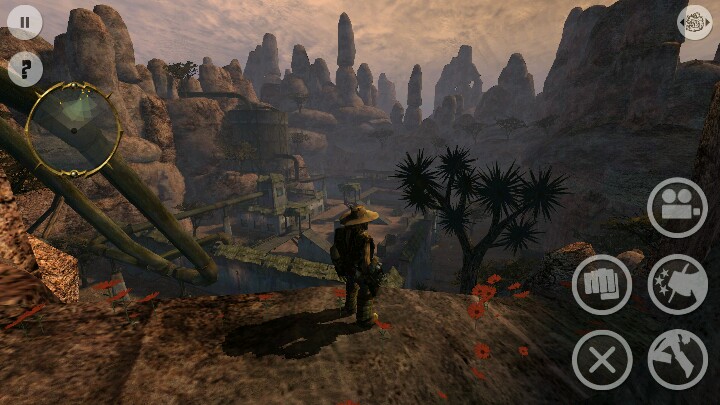The width and height of the screenshot is (720, 405).
Task: Toggle camera view with the video camera button
Action: [677, 208]
